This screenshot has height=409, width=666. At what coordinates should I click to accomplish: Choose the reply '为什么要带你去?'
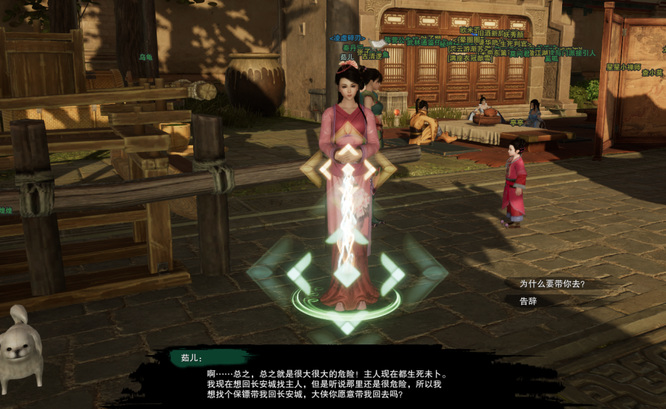click(x=550, y=283)
